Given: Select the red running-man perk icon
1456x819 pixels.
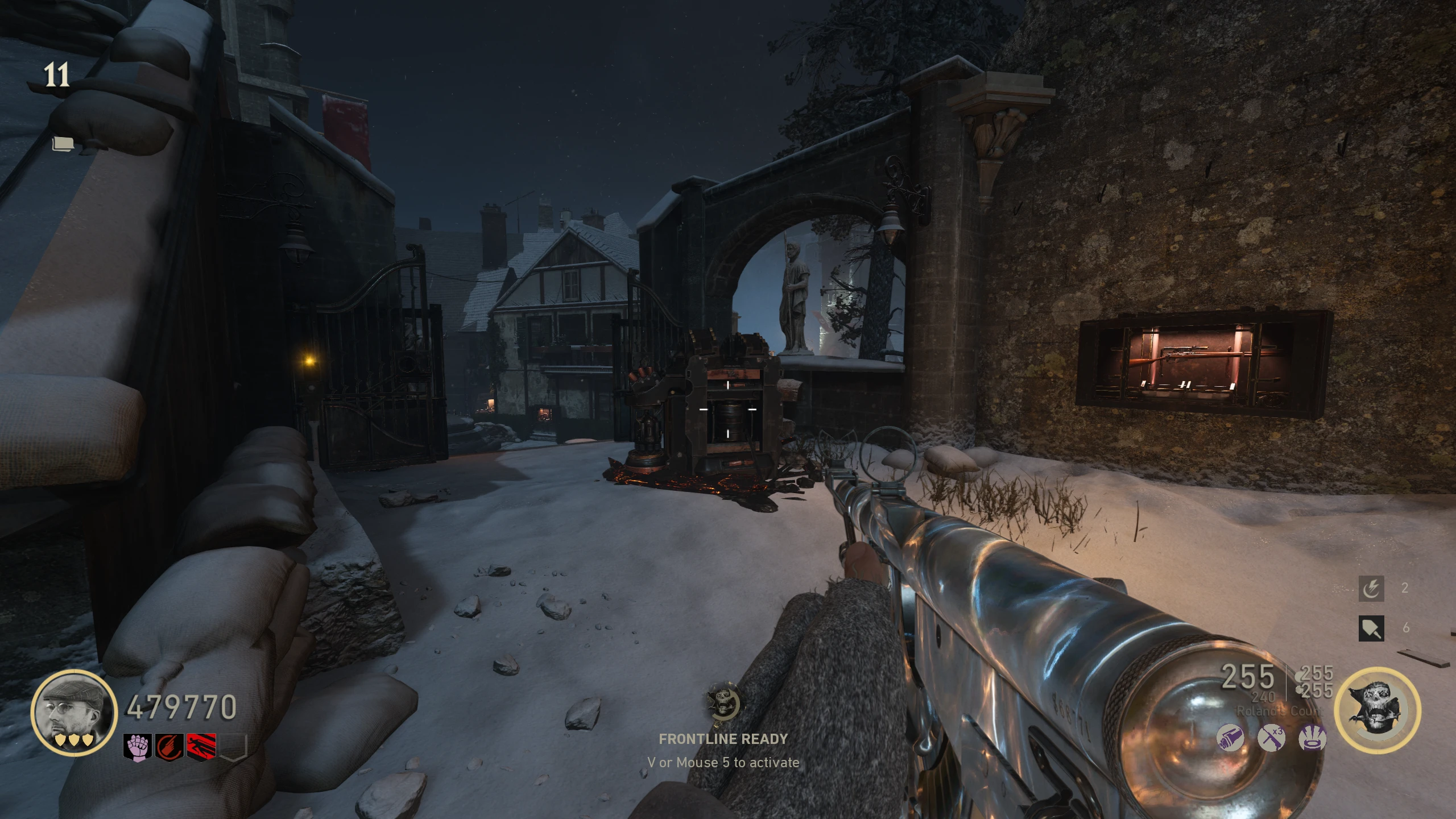Looking at the screenshot, I should pos(201,746).
